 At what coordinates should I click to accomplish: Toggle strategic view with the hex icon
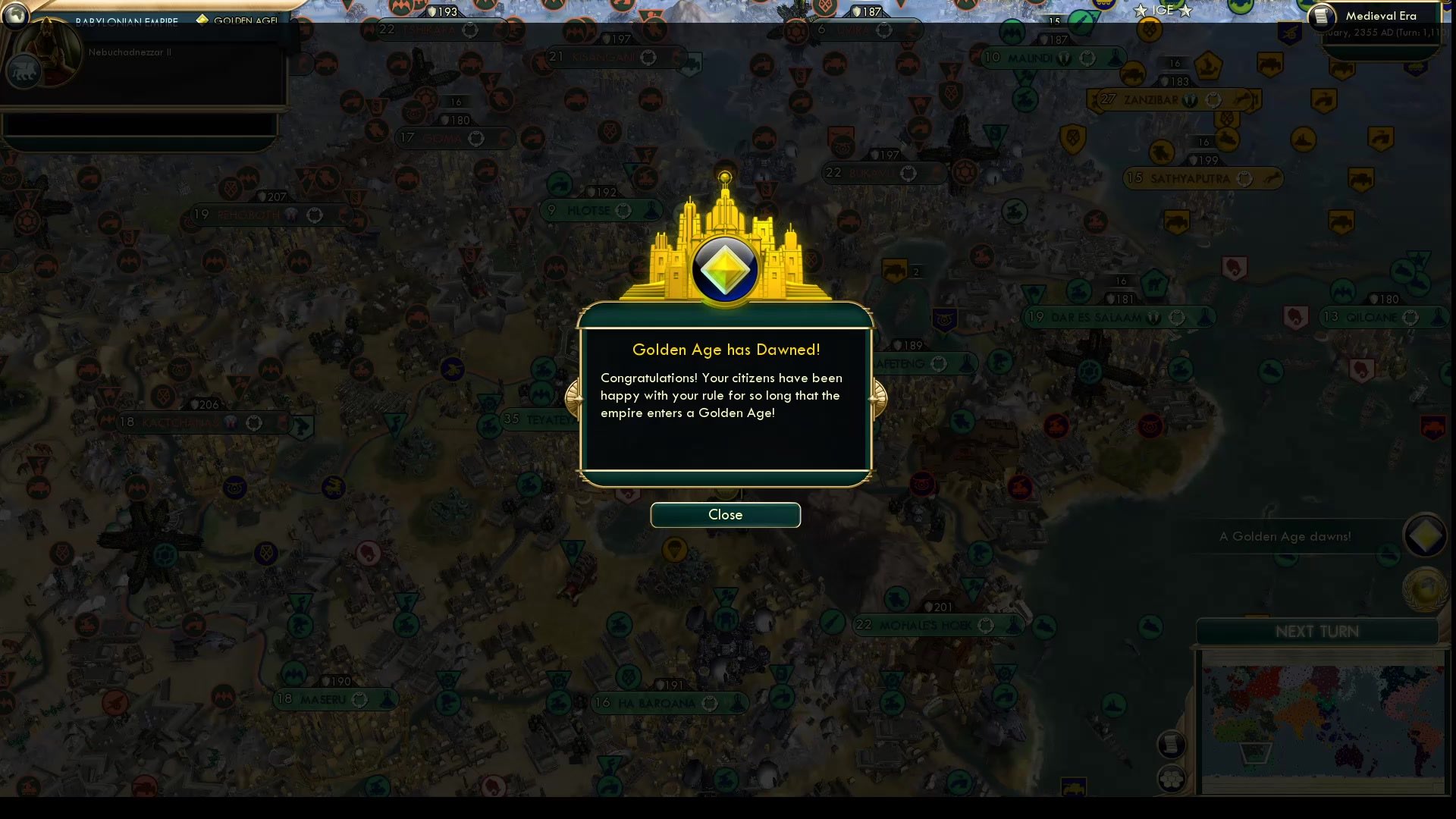click(1172, 780)
